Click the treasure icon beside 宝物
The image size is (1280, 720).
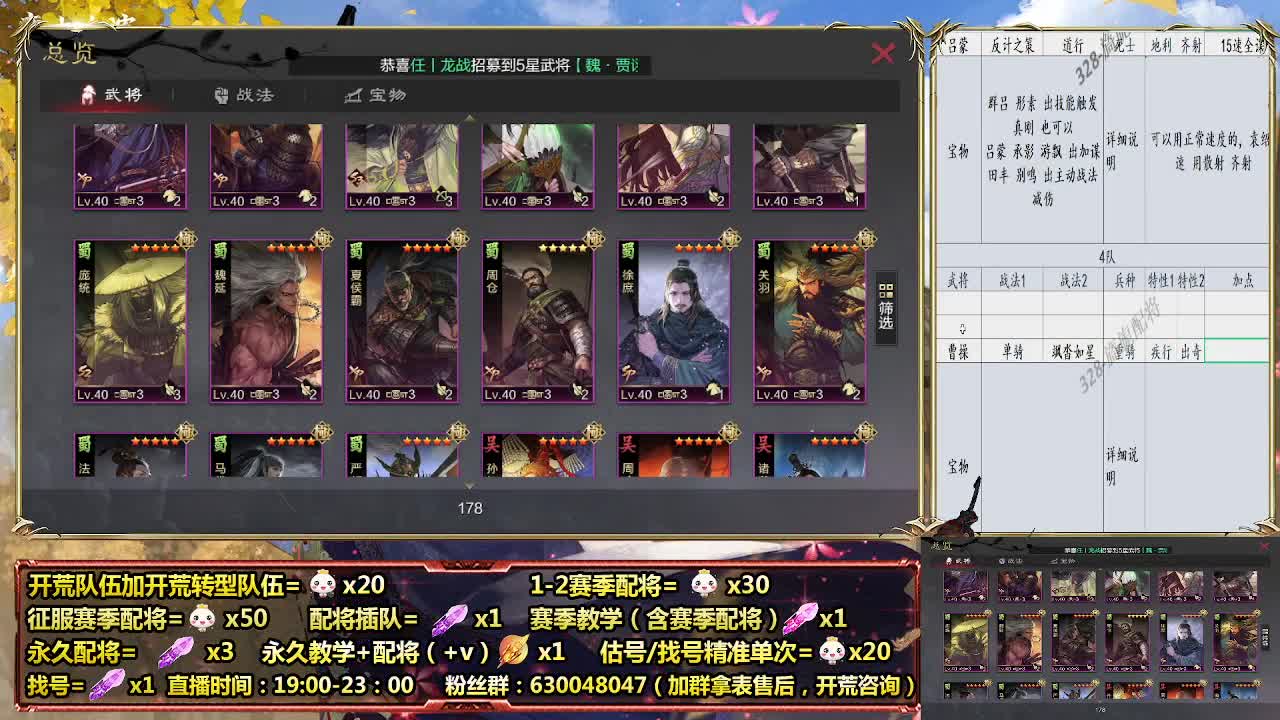point(353,96)
